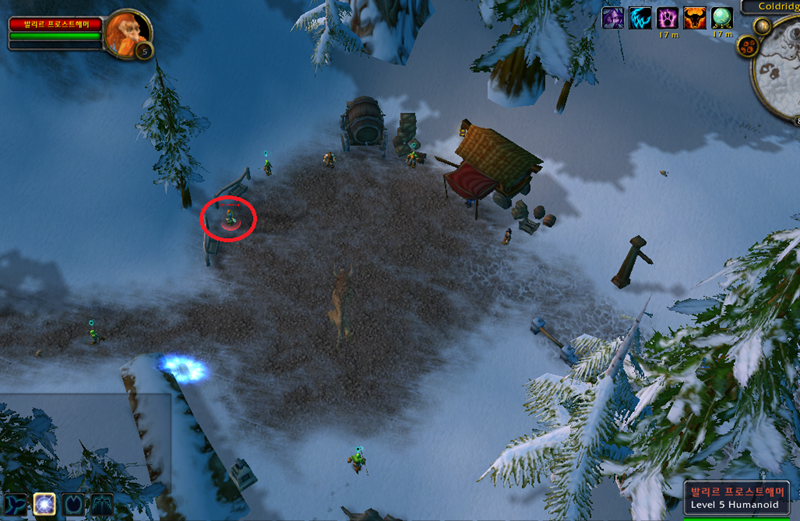Activate the dark crescent horn stance icon
This screenshot has height=521, width=800.
coord(73,504)
